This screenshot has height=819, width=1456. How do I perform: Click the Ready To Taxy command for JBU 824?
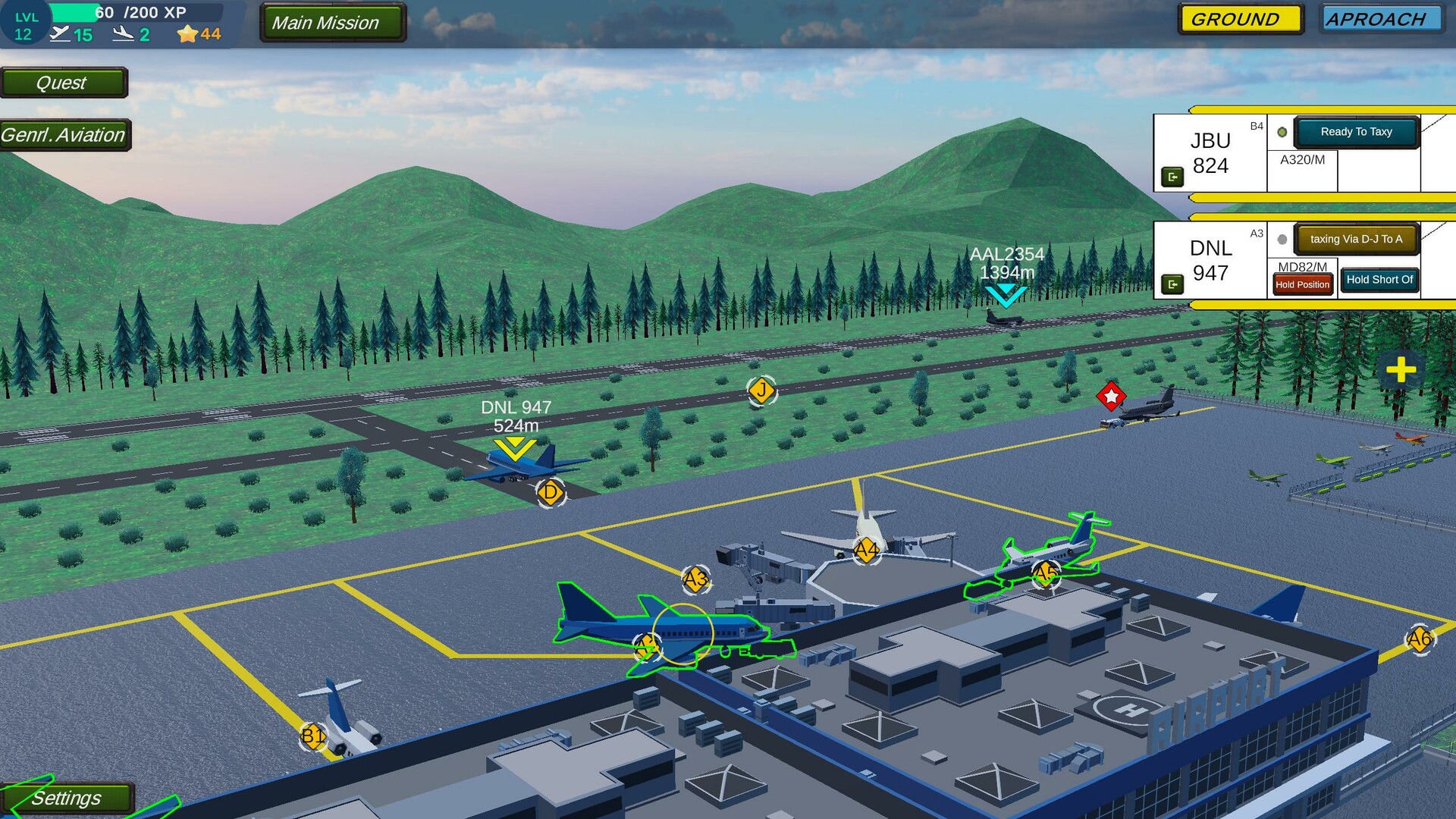[x=1357, y=131]
